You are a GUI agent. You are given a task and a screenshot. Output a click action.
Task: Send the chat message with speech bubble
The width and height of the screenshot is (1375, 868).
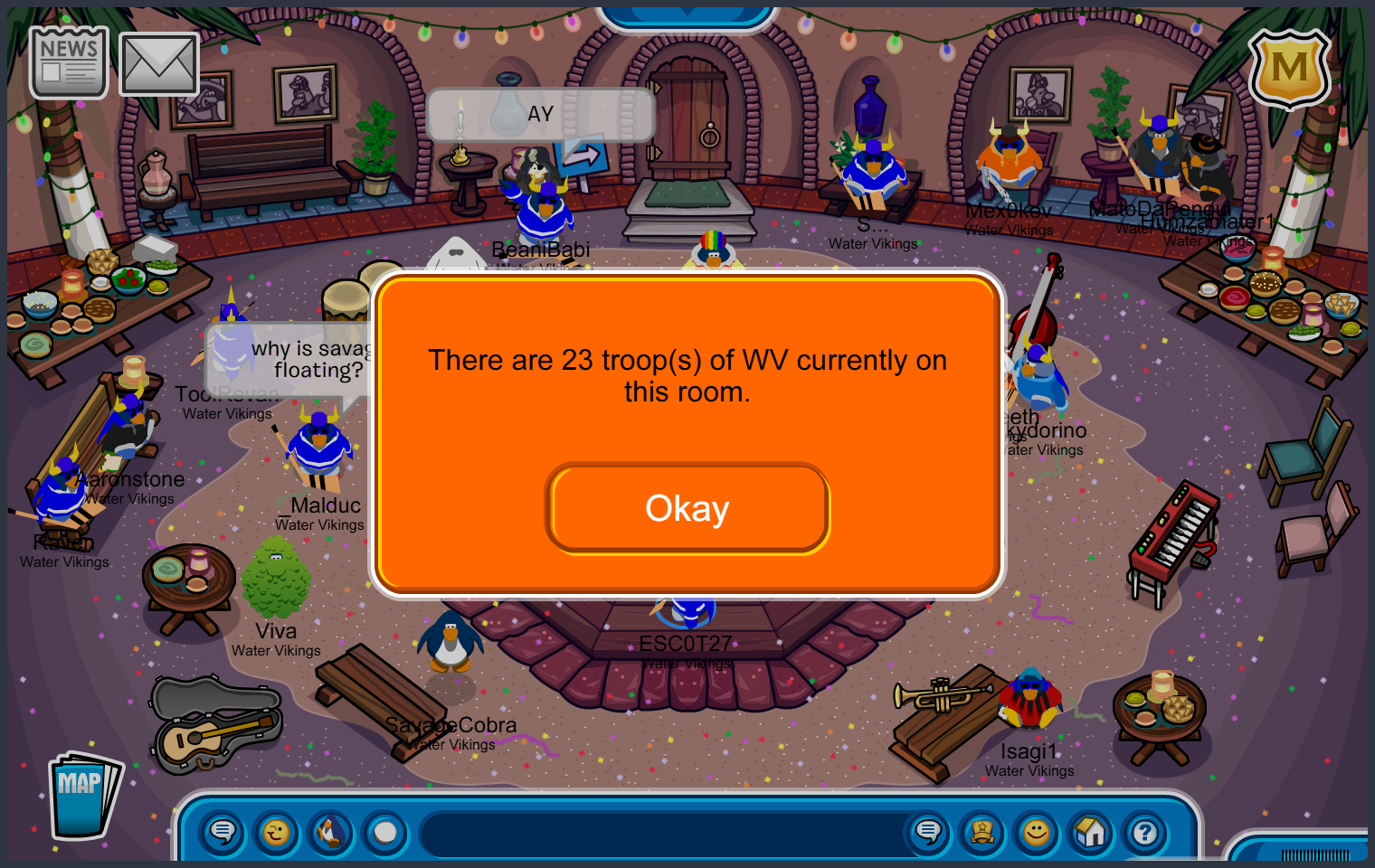coord(928,832)
